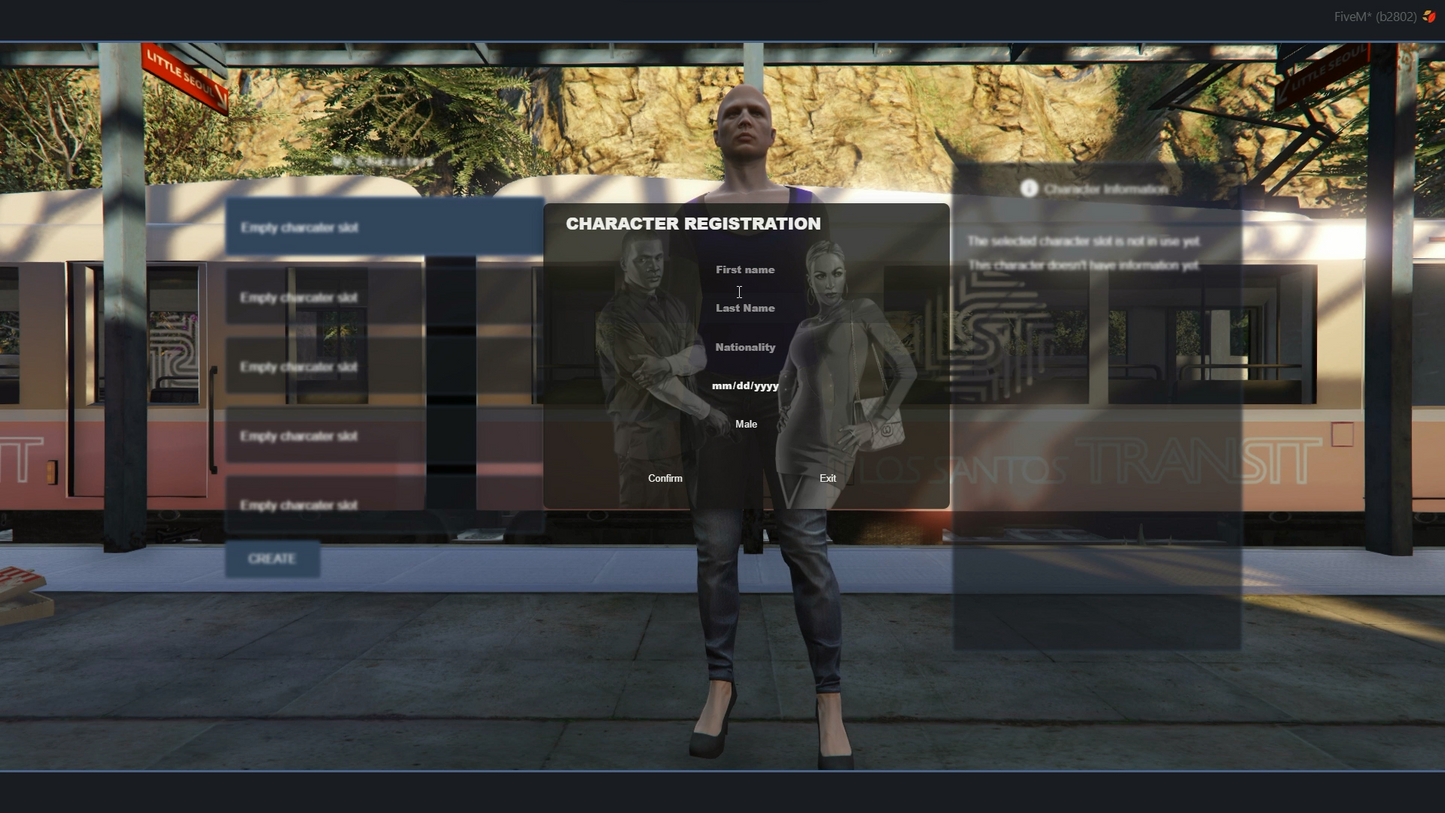1445x813 pixels.
Task: Focus the Last Name field
Action: click(745, 308)
